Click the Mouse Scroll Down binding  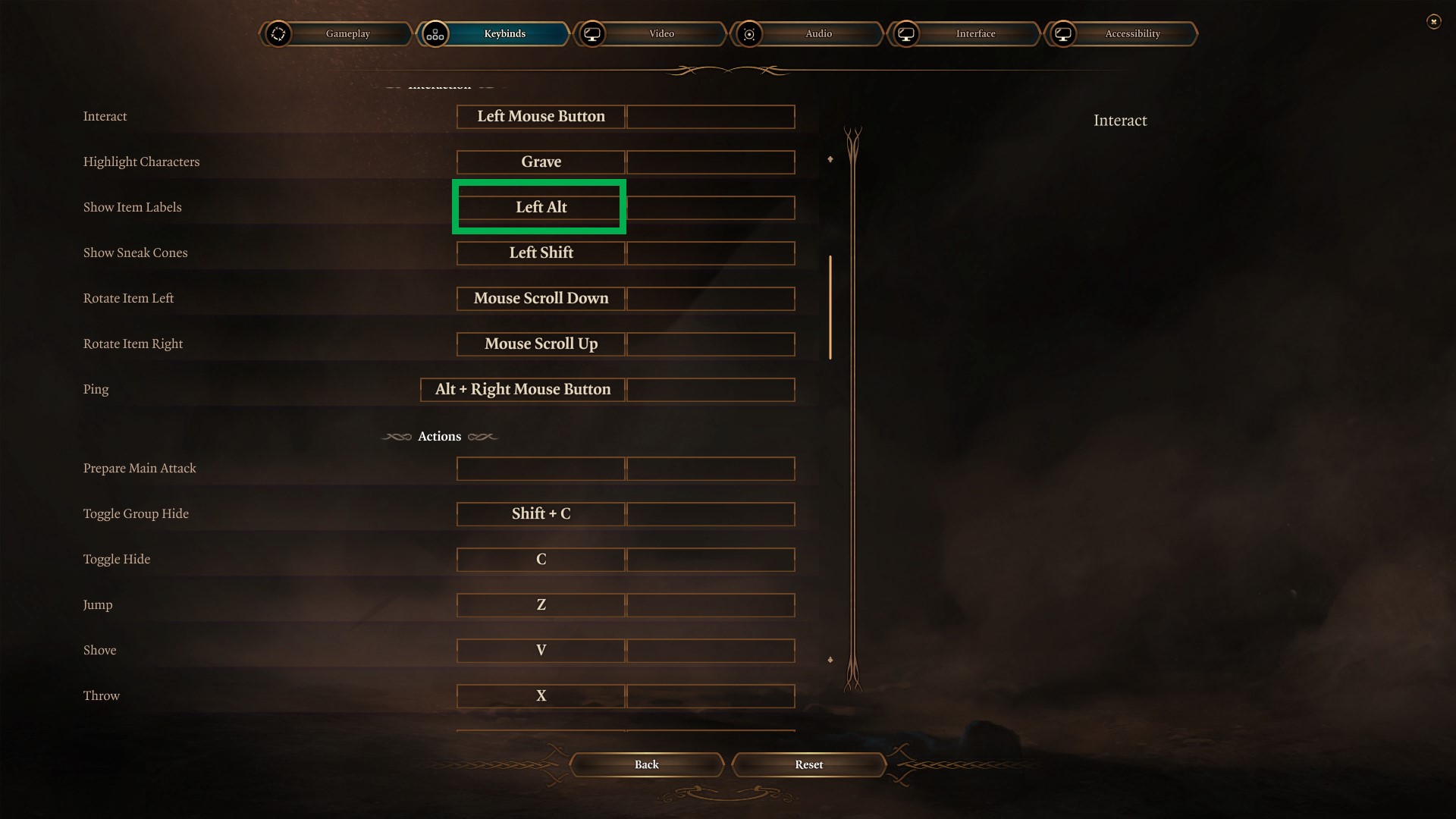tap(541, 299)
